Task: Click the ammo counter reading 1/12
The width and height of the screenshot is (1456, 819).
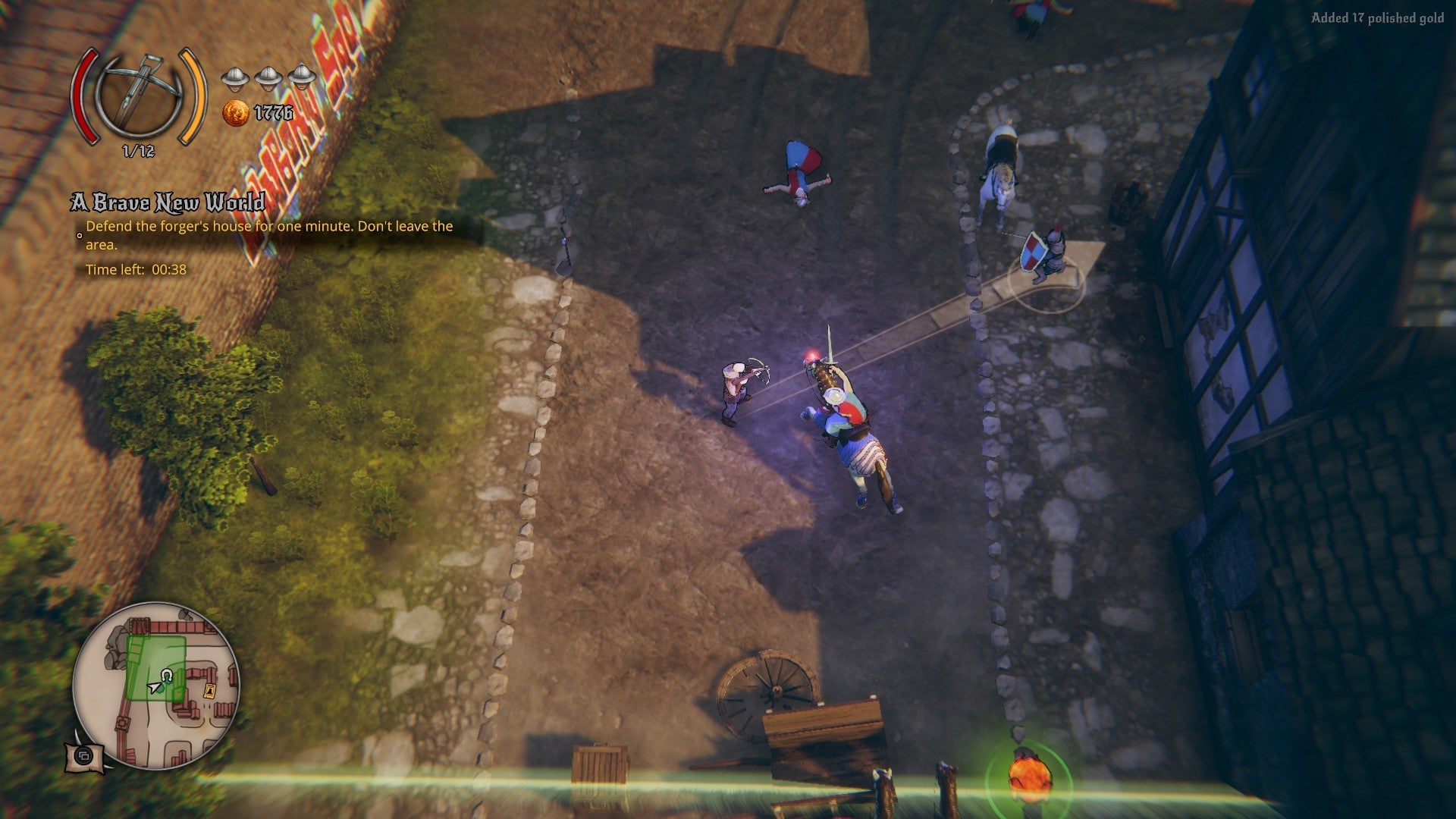Action: coord(136,149)
